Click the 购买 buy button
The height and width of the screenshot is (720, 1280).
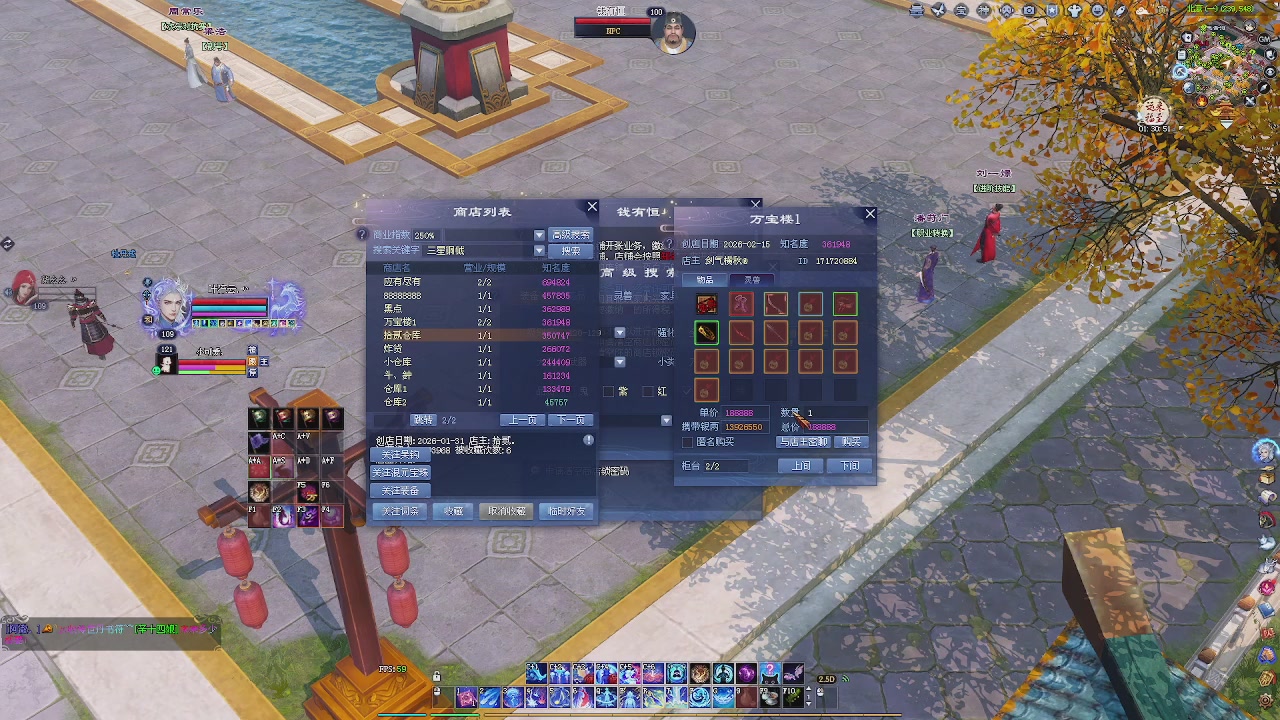click(852, 442)
